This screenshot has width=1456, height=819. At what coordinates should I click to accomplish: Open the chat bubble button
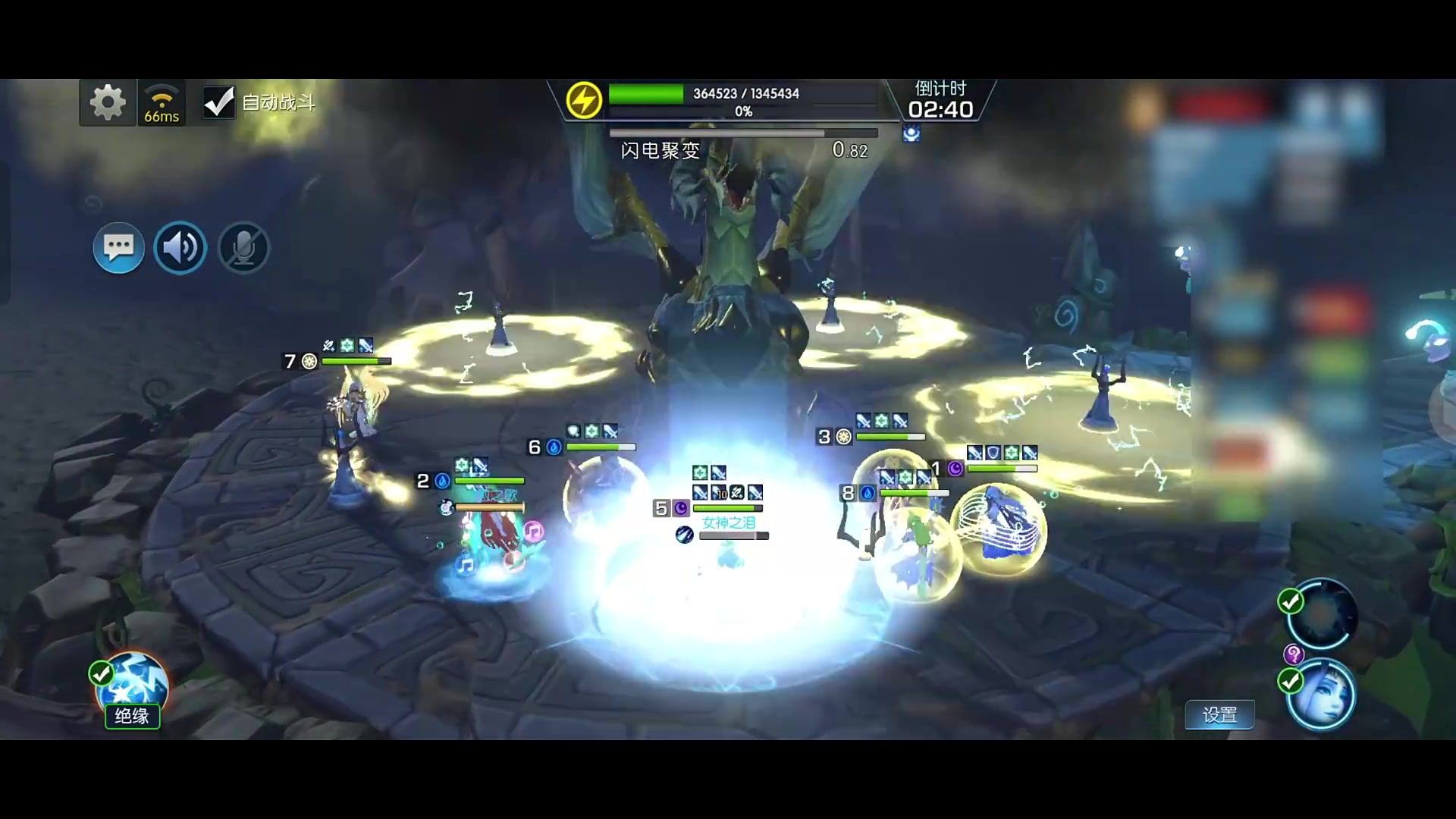tap(118, 247)
